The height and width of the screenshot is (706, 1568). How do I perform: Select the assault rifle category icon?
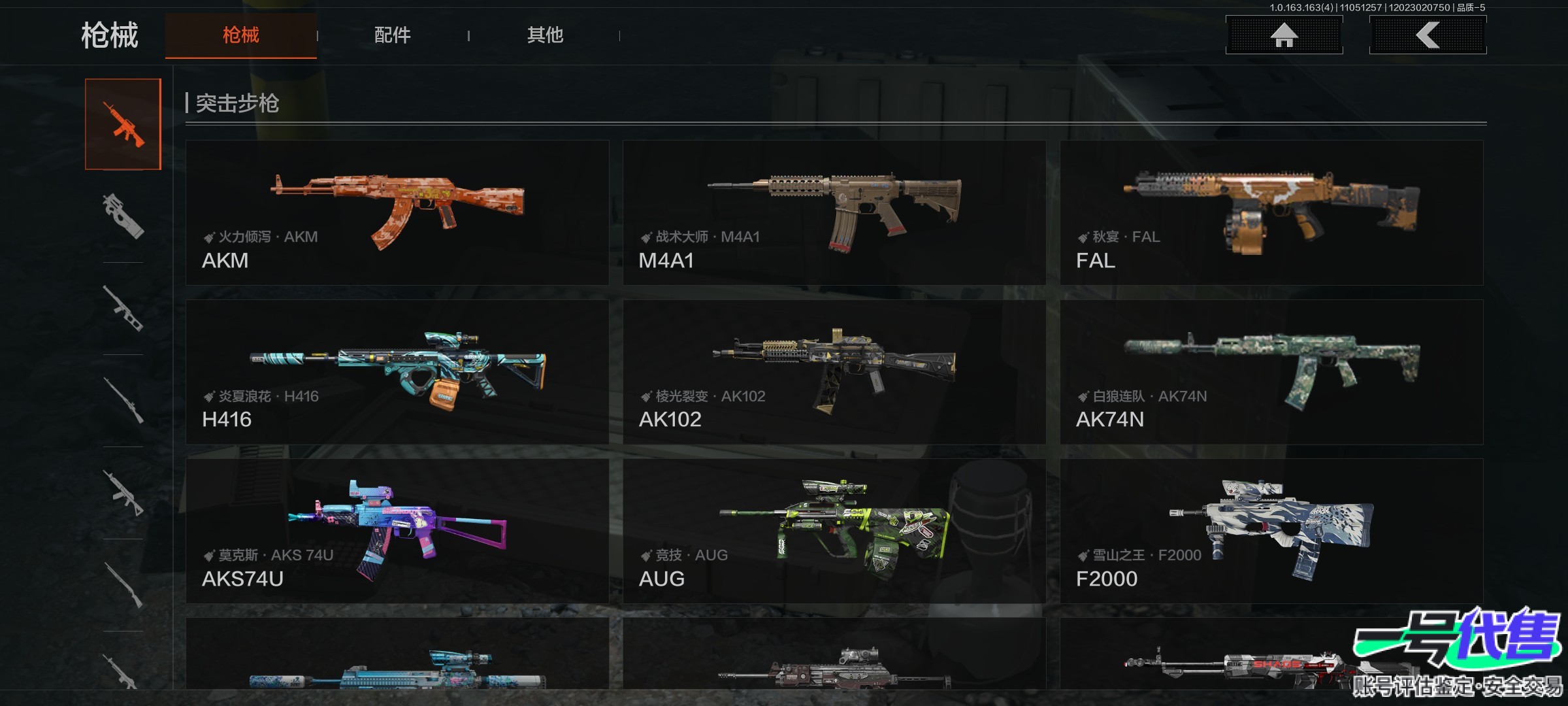point(123,124)
